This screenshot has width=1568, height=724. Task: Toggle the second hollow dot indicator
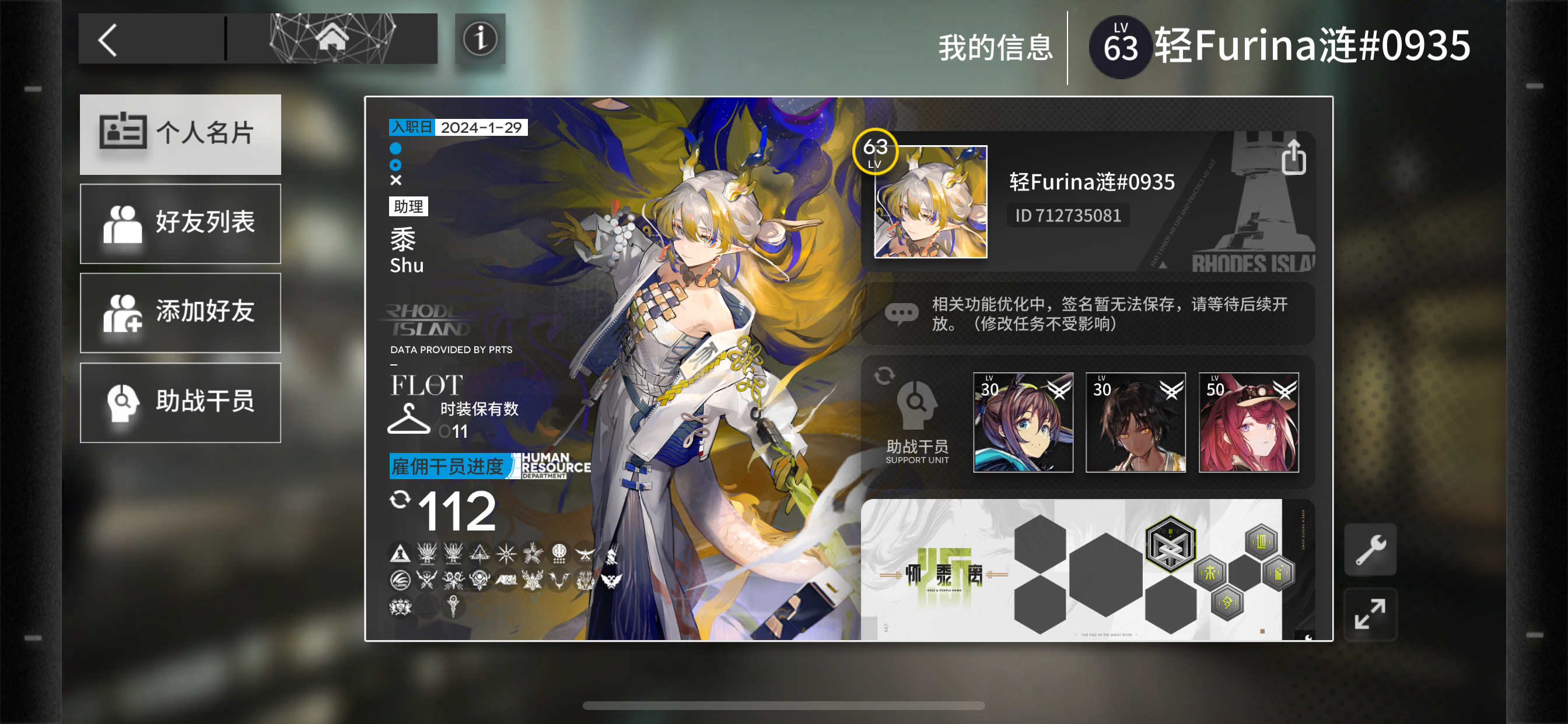click(x=396, y=164)
